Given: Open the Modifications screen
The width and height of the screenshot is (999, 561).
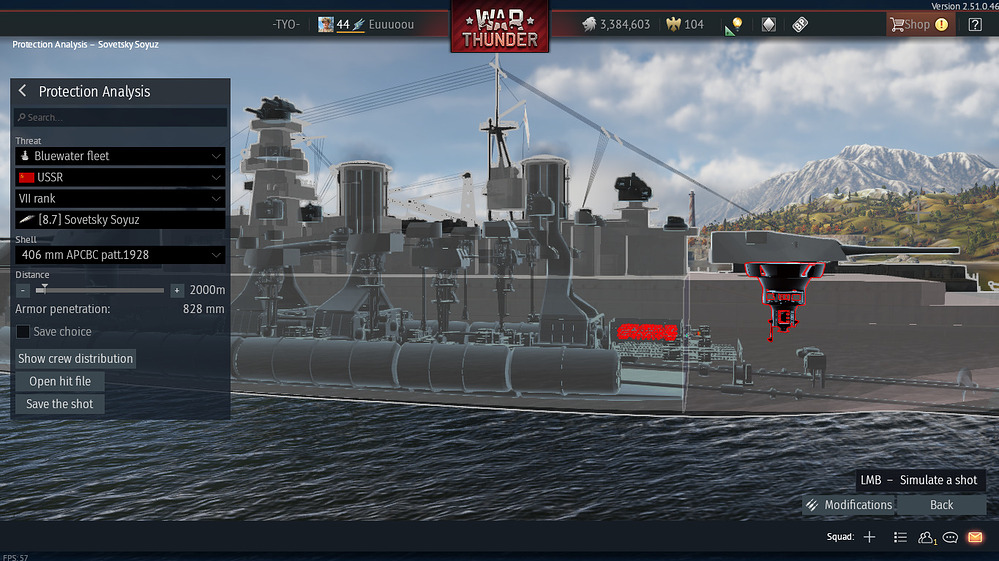Looking at the screenshot, I should 849,505.
